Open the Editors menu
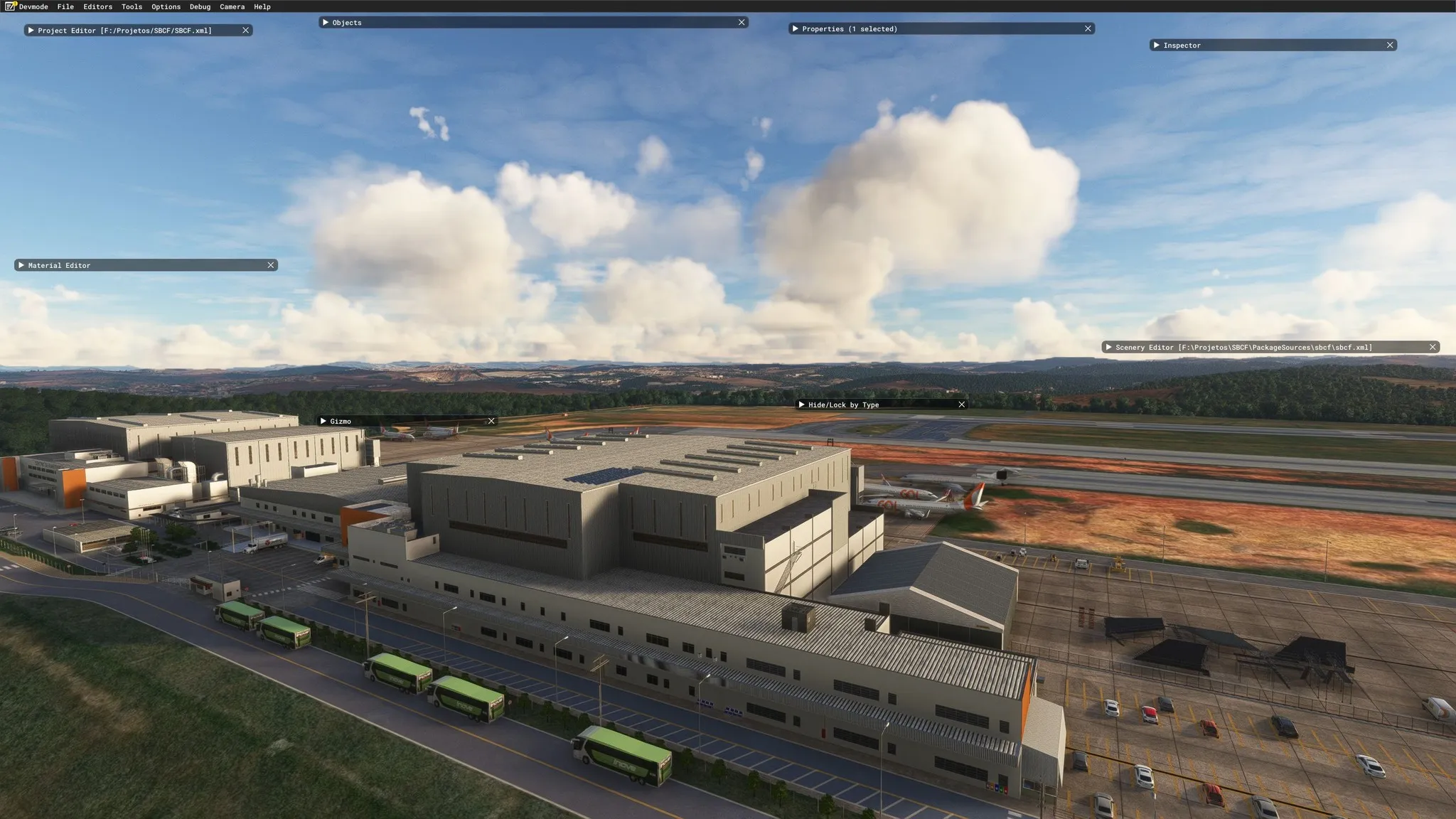 click(x=97, y=6)
